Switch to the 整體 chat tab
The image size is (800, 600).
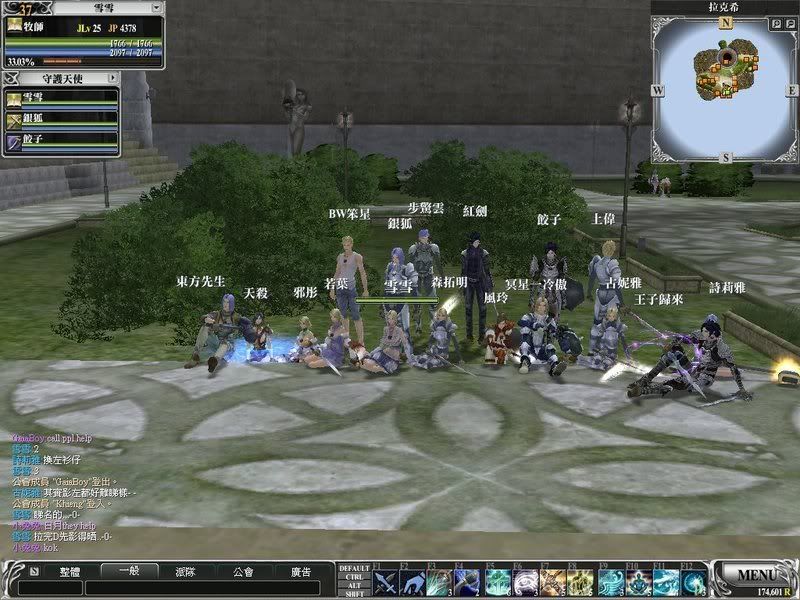(x=70, y=572)
